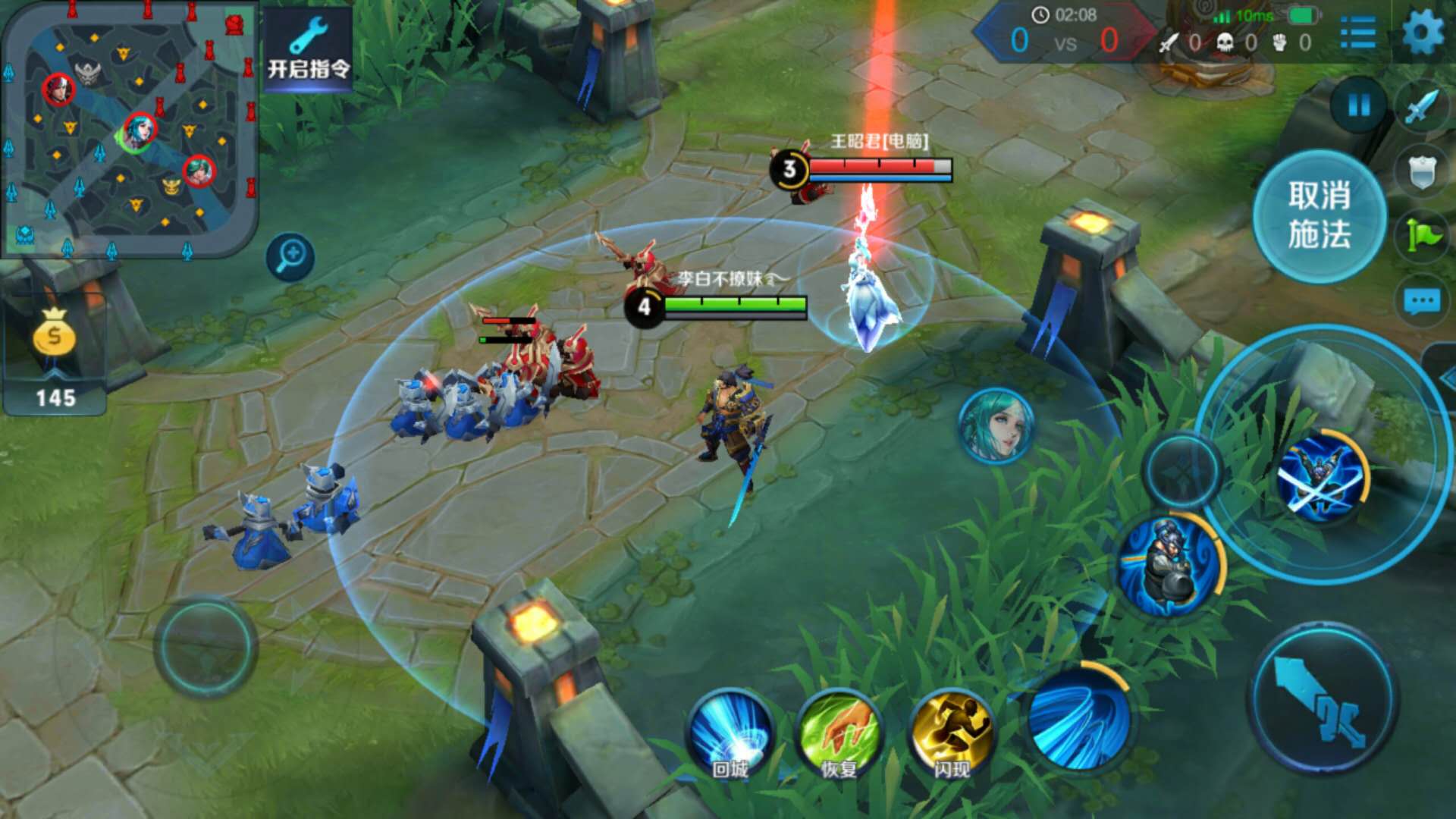The image size is (1456, 819).
Task: Tap the magnifier zoom button
Action: coord(290,256)
